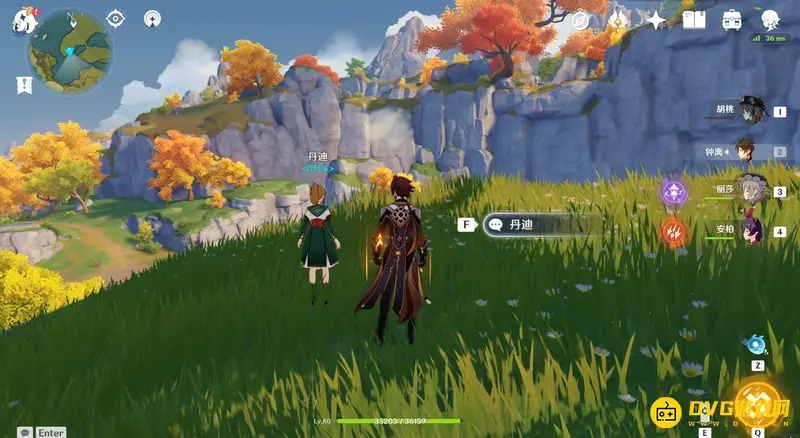Open the compass events icon

point(580,20)
